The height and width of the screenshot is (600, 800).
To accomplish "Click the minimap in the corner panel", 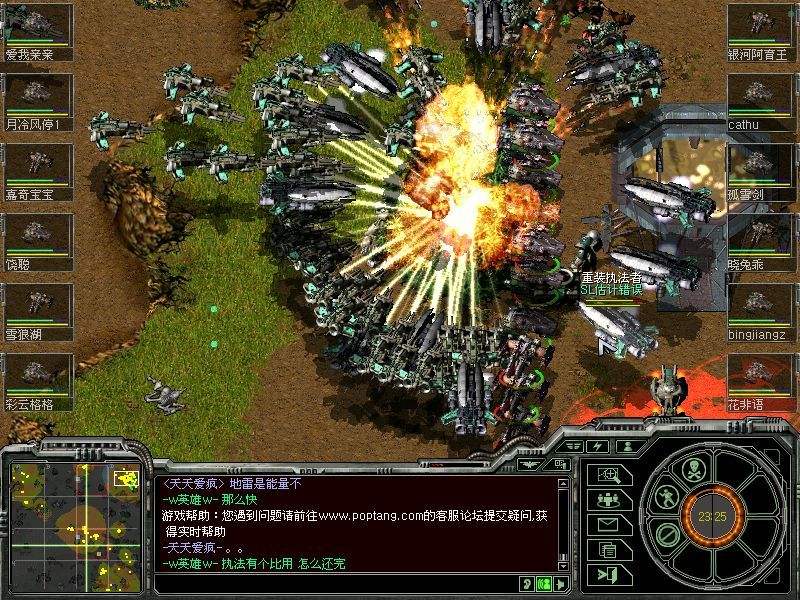I will (75, 527).
